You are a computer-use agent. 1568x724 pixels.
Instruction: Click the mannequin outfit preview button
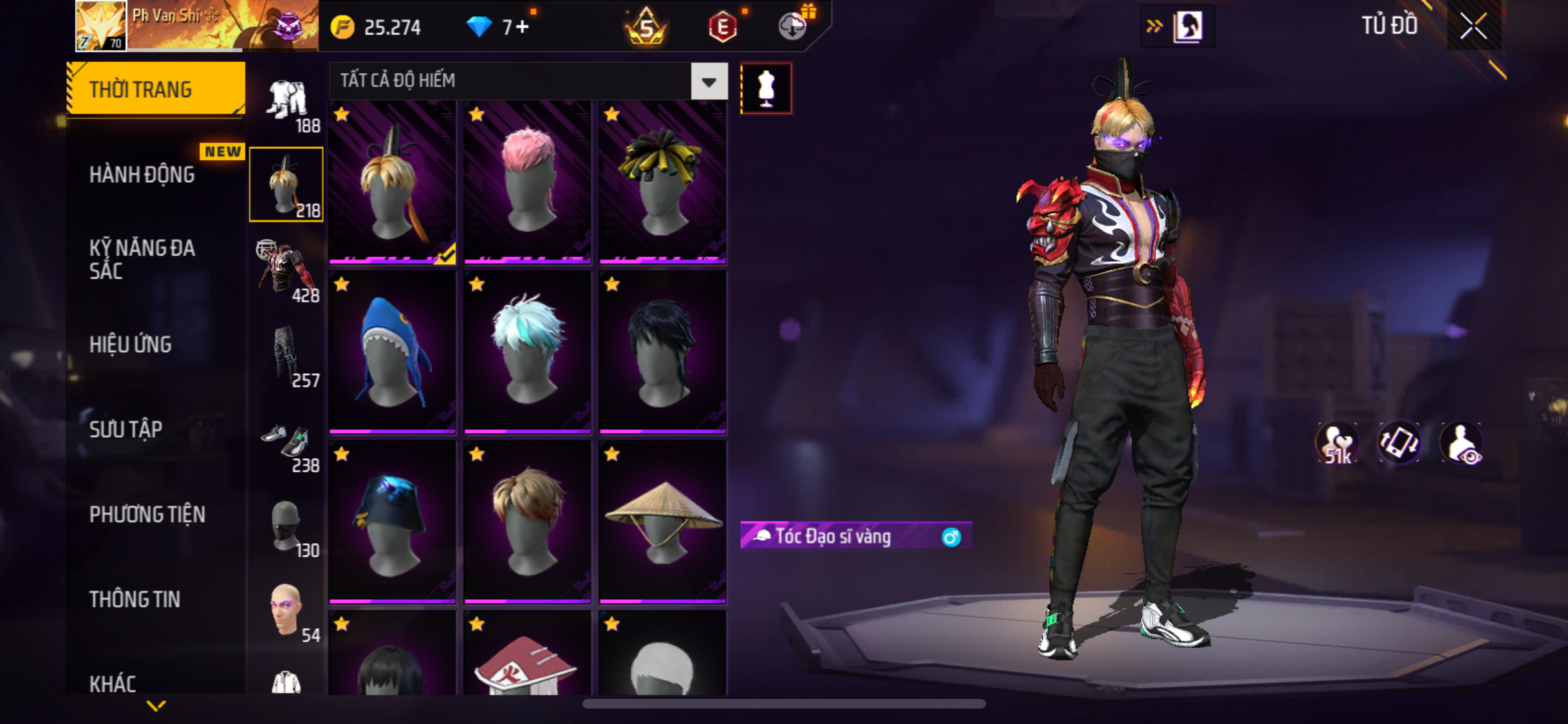click(x=766, y=88)
